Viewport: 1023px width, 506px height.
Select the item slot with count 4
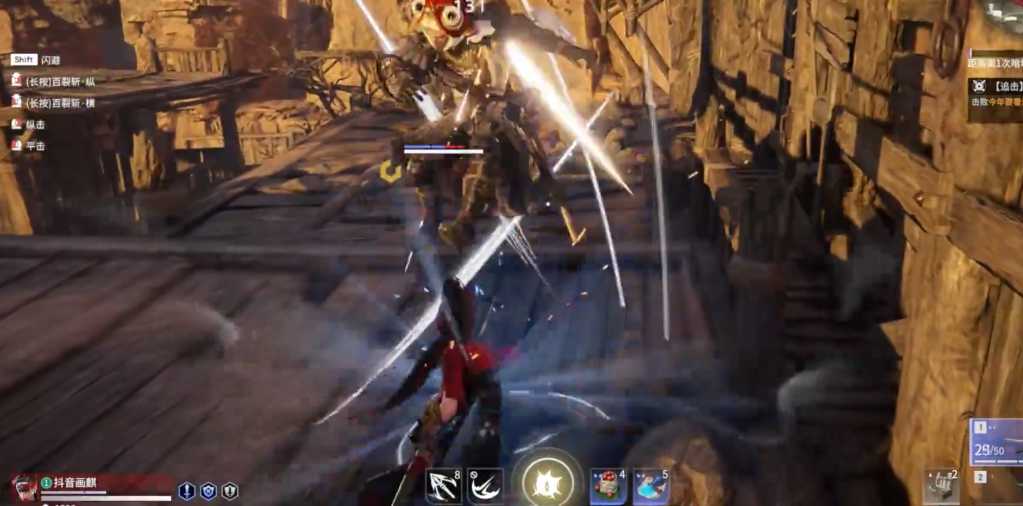click(x=607, y=486)
